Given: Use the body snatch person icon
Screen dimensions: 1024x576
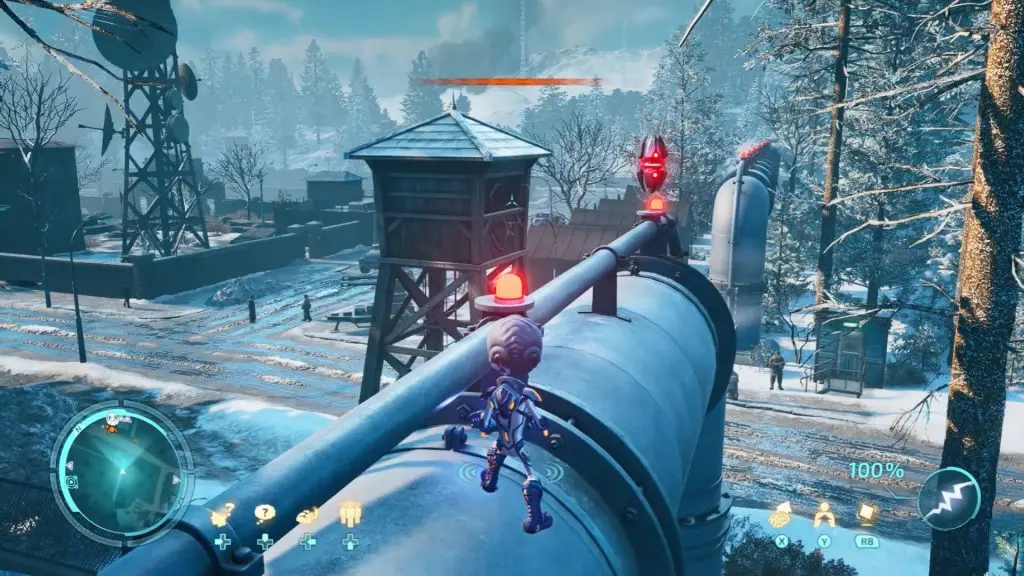Looking at the screenshot, I should [824, 515].
